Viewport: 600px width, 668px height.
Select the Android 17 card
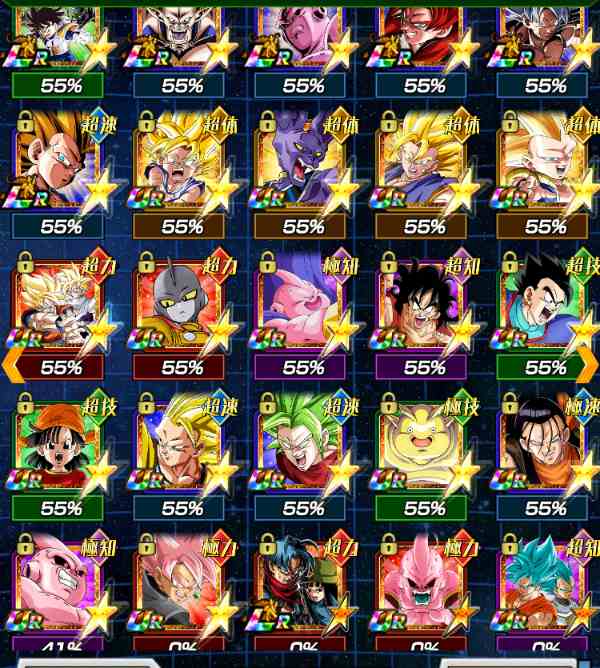pyautogui.click(x=545, y=447)
